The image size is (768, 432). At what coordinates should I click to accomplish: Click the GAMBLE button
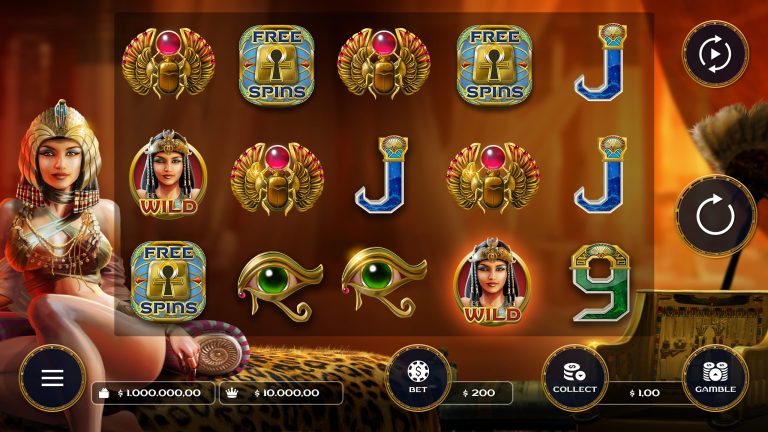(x=715, y=378)
